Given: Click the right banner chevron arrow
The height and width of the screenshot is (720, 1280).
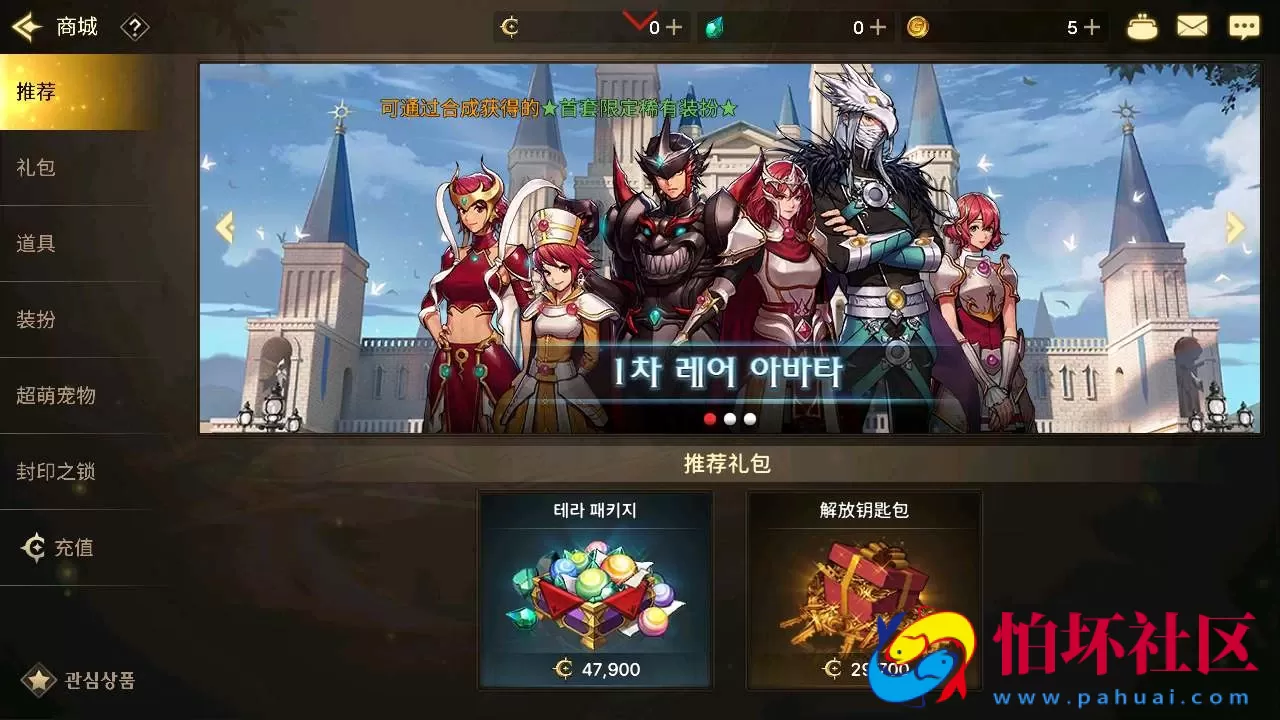Looking at the screenshot, I should [1234, 227].
